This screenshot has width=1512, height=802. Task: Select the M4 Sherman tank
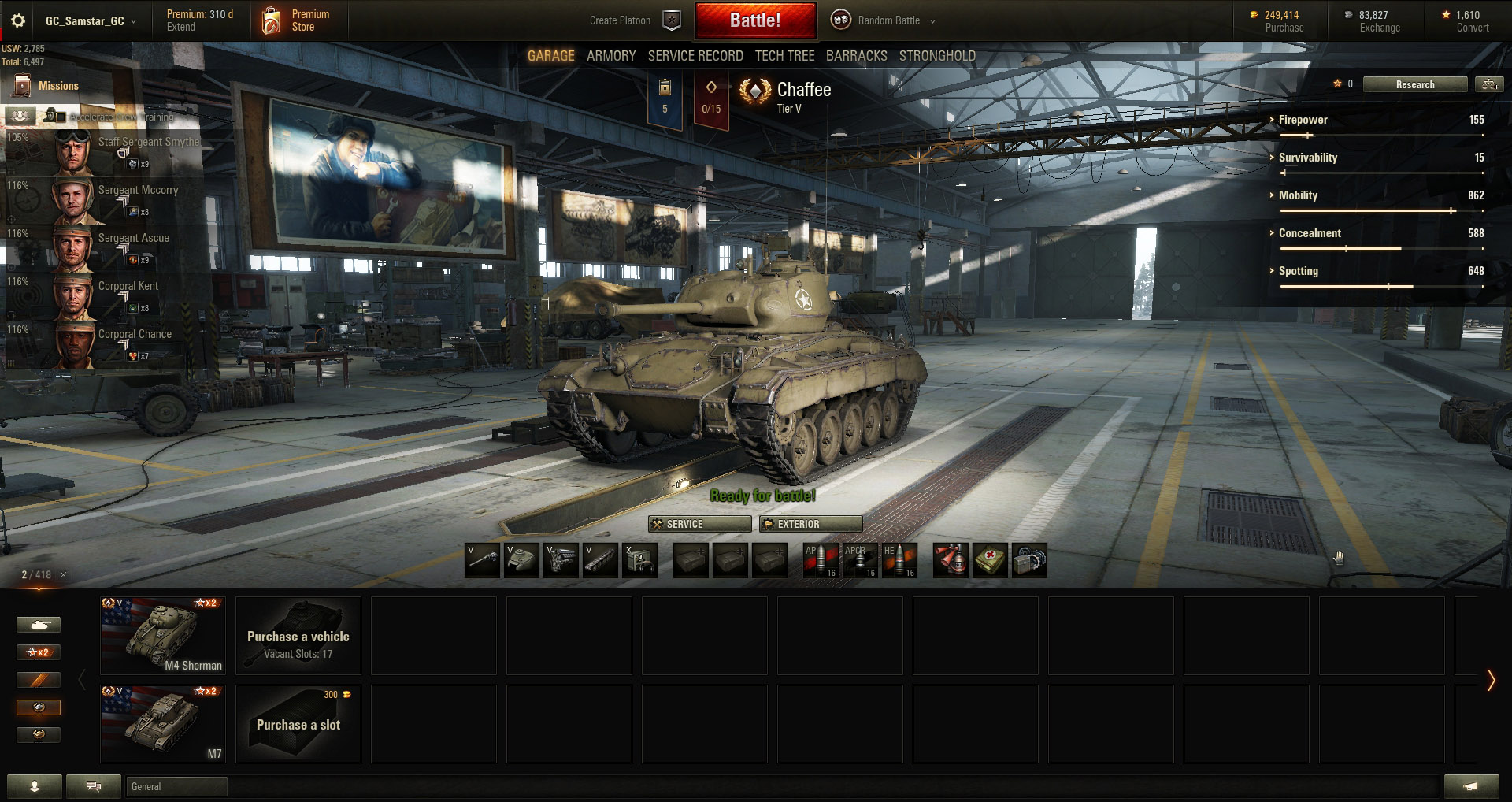163,635
